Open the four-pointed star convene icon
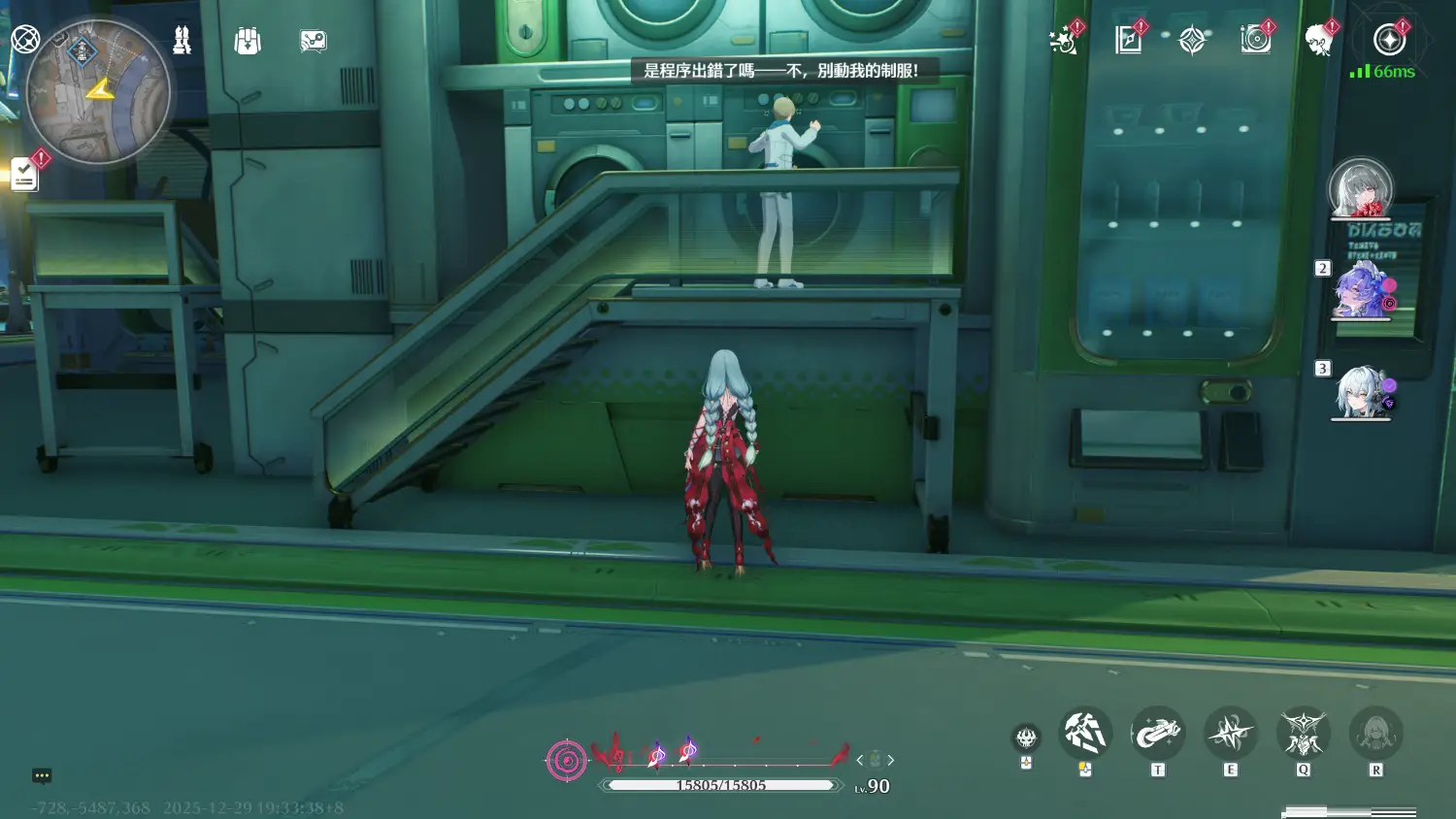 point(1192,40)
